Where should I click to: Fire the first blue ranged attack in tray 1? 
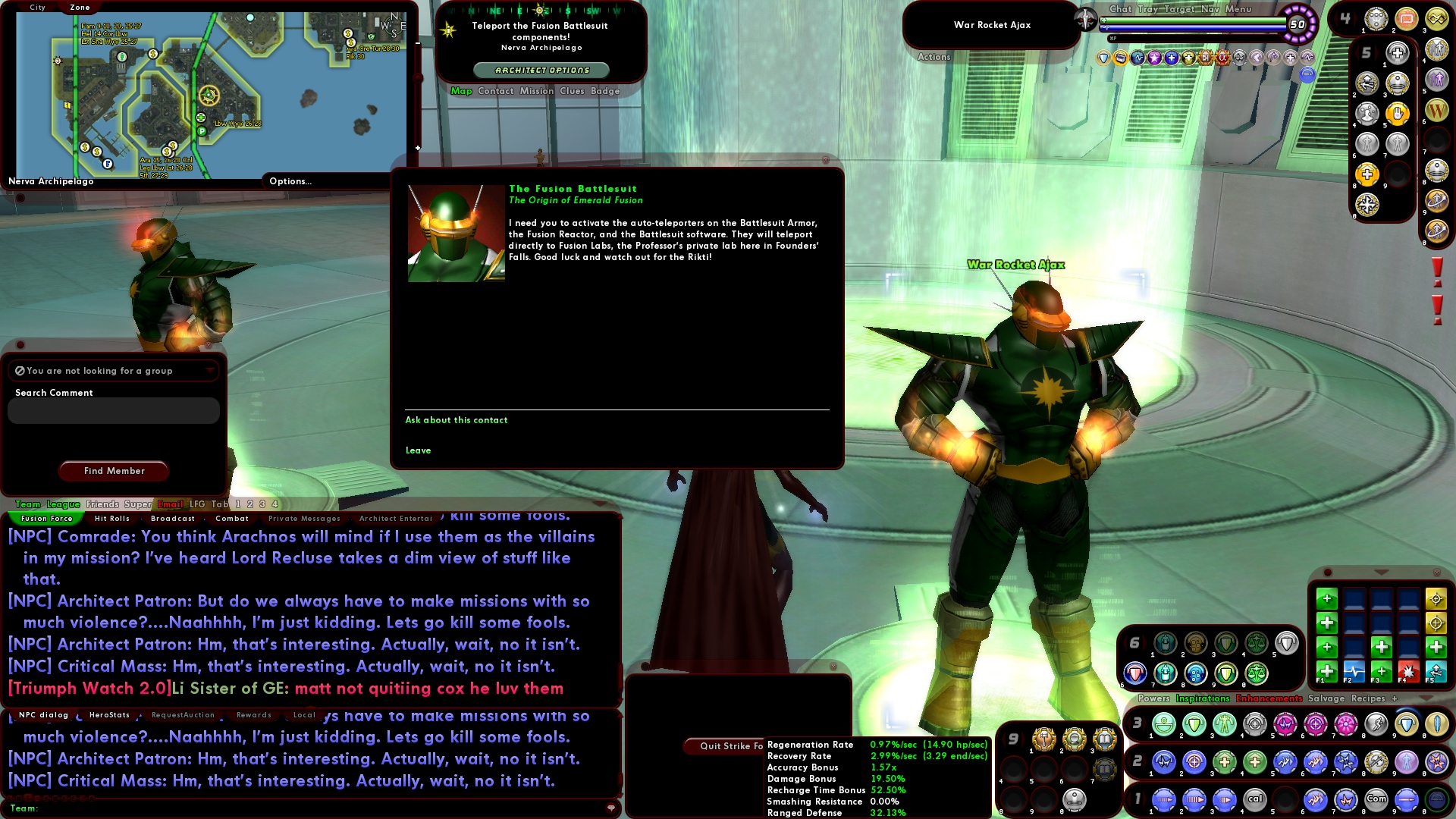coord(1163,799)
